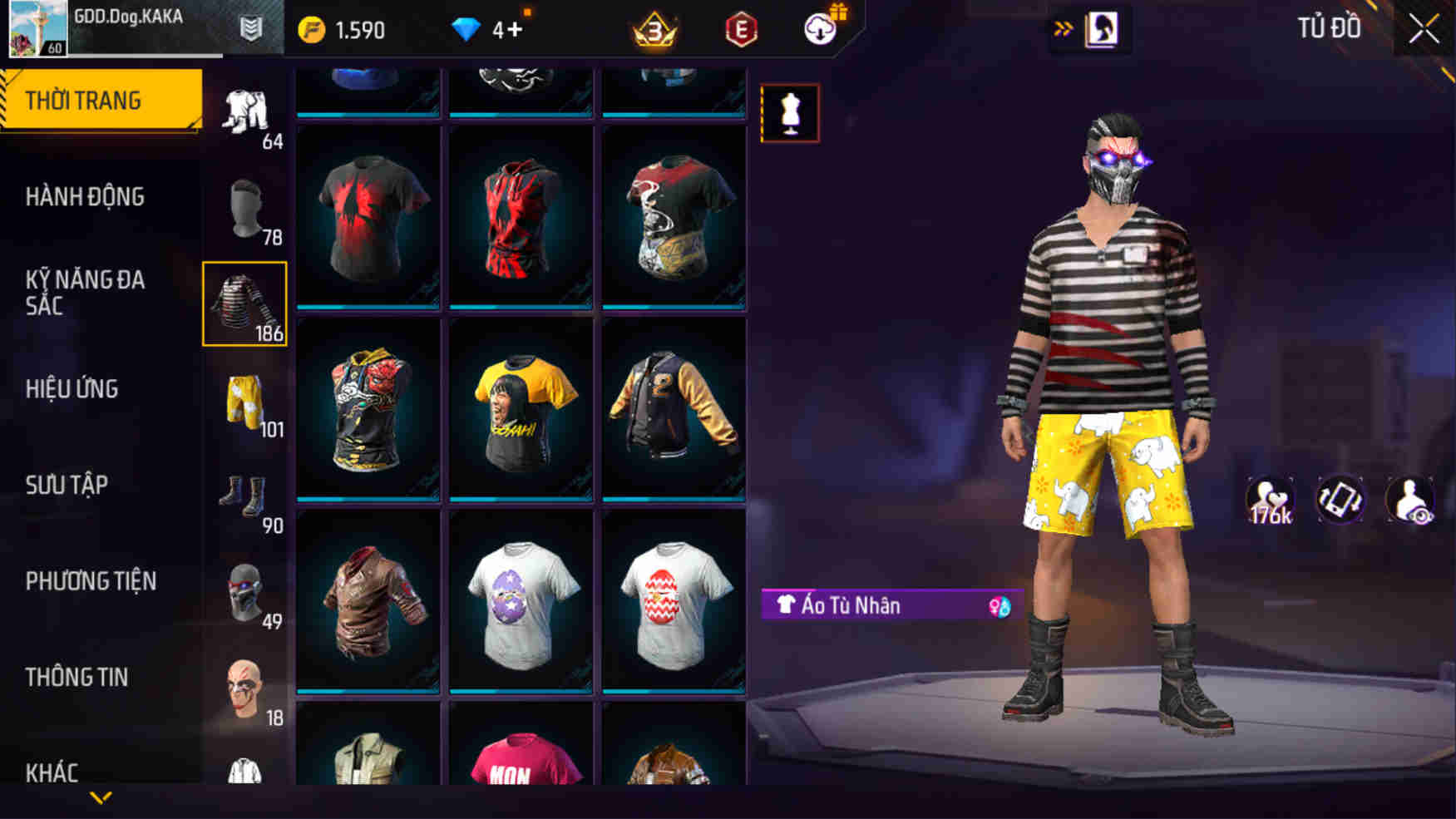This screenshot has width=1456, height=819.
Task: Open the mask category icon labeled 49
Action: click(245, 595)
